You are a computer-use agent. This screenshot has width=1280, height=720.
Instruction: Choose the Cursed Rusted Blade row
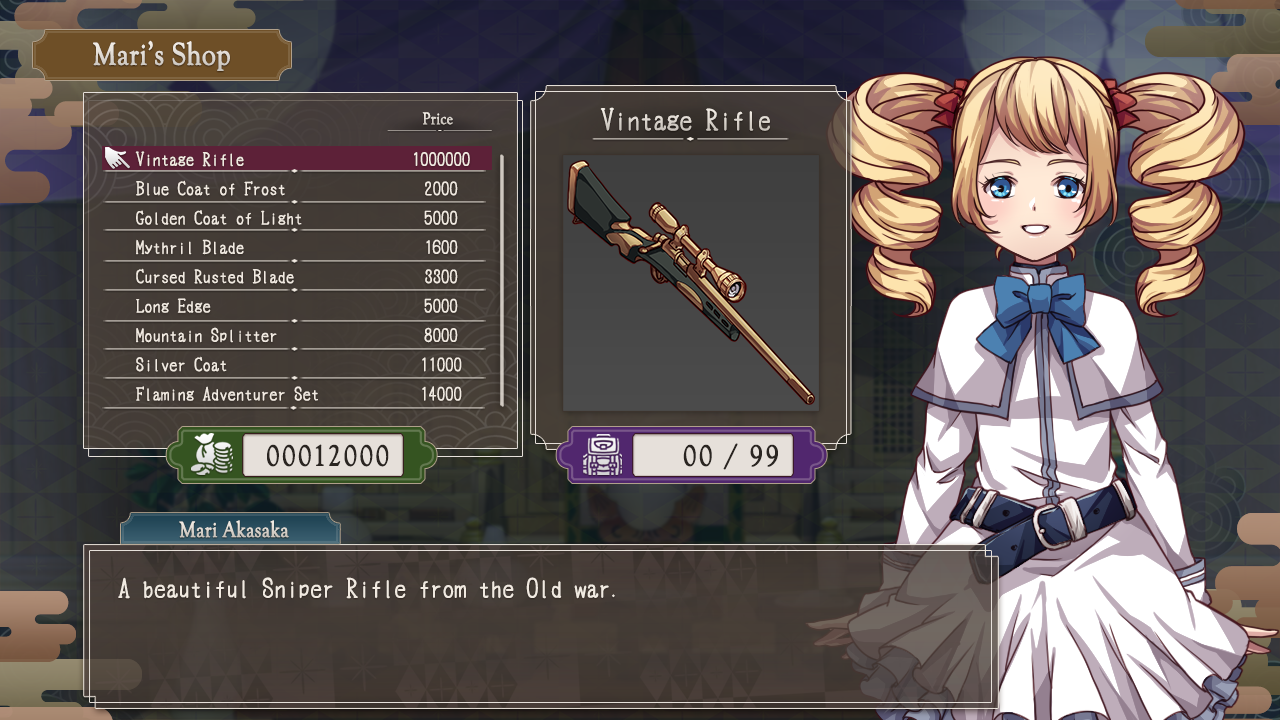297,277
